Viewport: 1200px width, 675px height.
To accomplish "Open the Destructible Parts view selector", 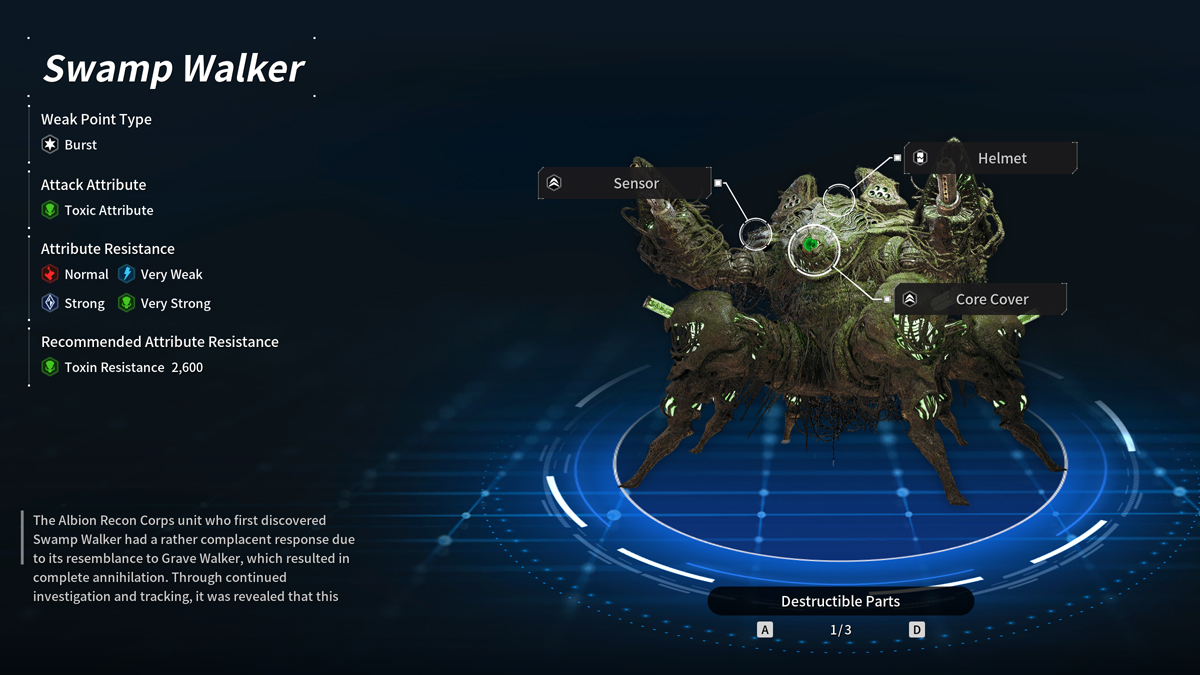I will 840,601.
